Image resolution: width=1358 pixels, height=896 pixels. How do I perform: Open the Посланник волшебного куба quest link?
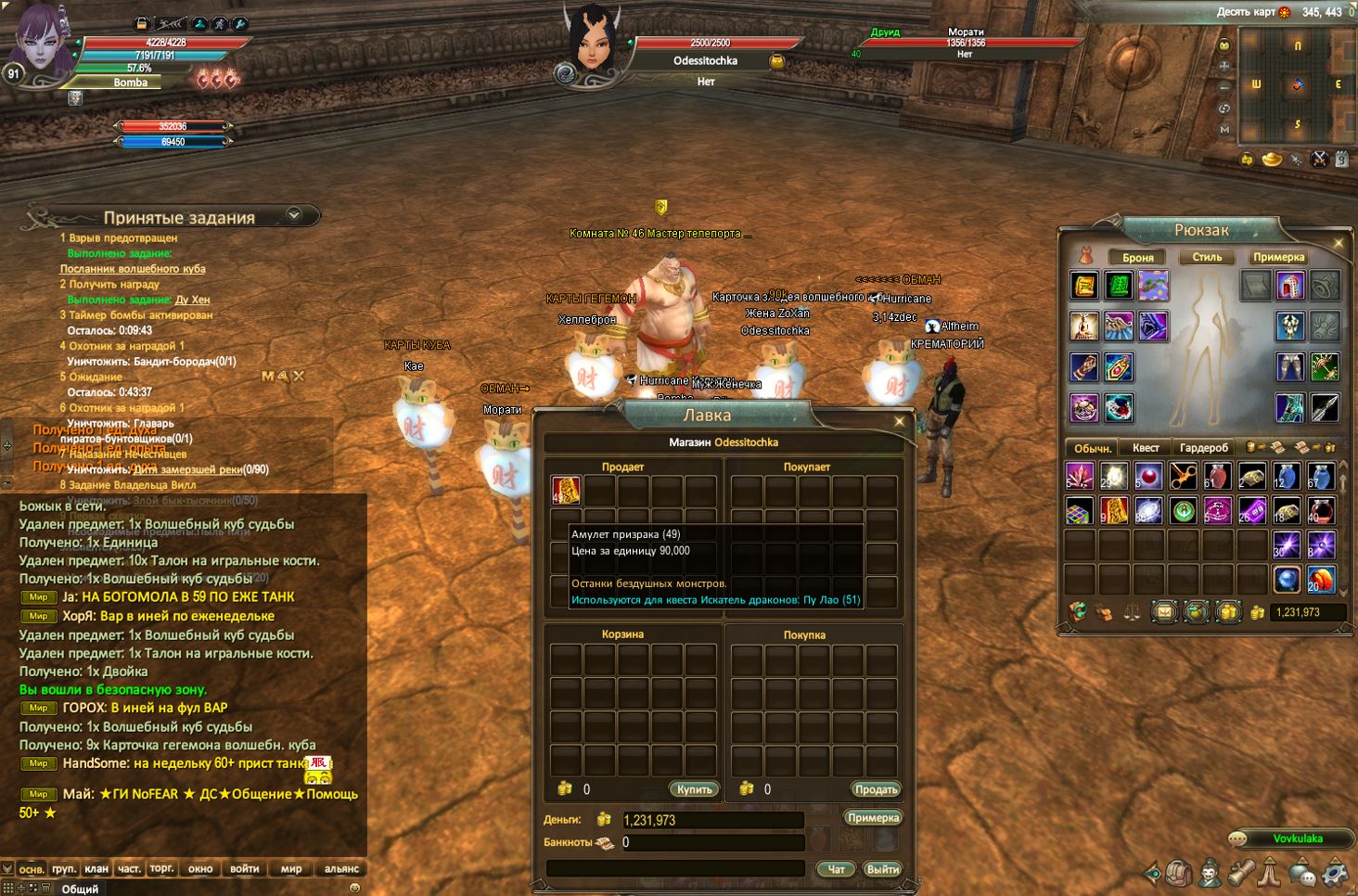[133, 269]
